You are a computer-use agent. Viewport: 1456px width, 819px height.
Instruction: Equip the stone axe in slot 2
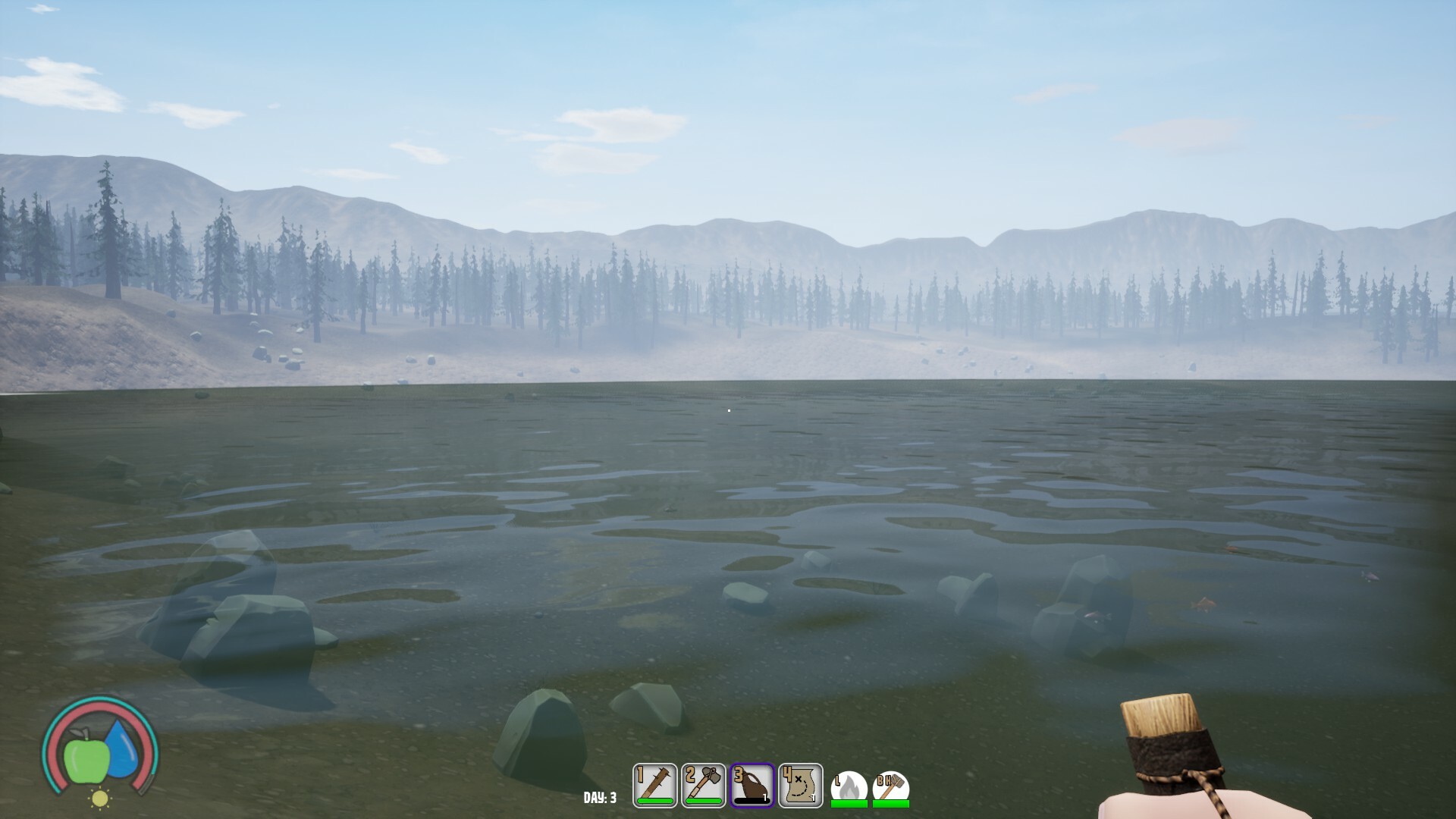point(704,786)
